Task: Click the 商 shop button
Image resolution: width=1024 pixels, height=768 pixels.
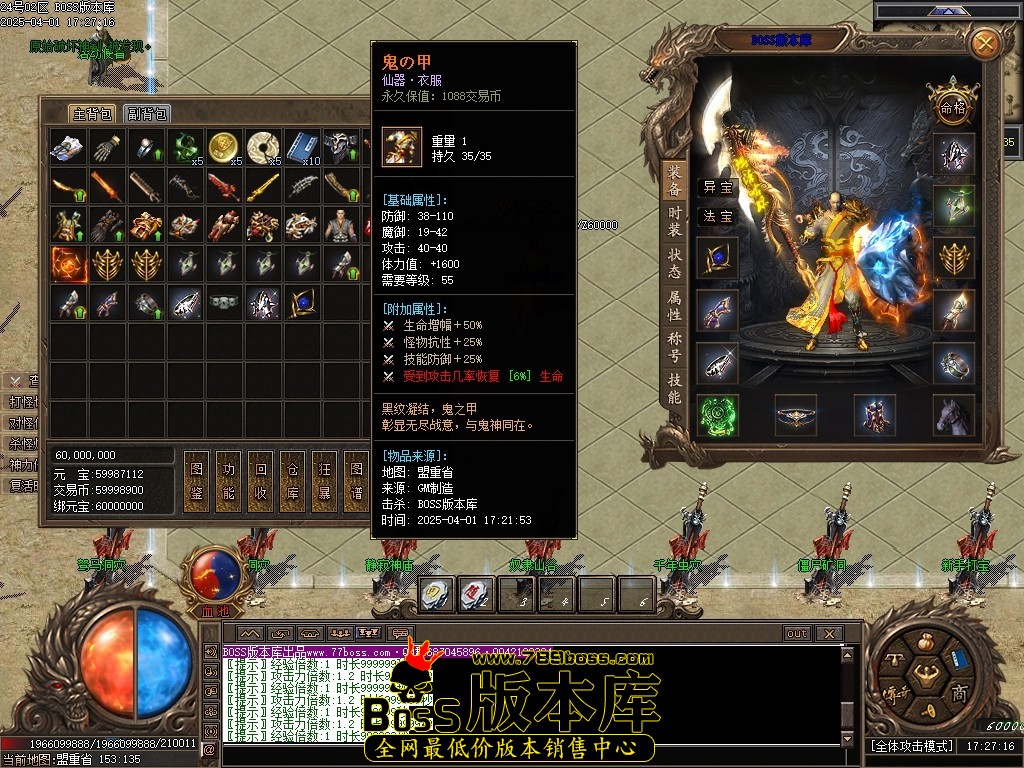Action: tap(958, 694)
